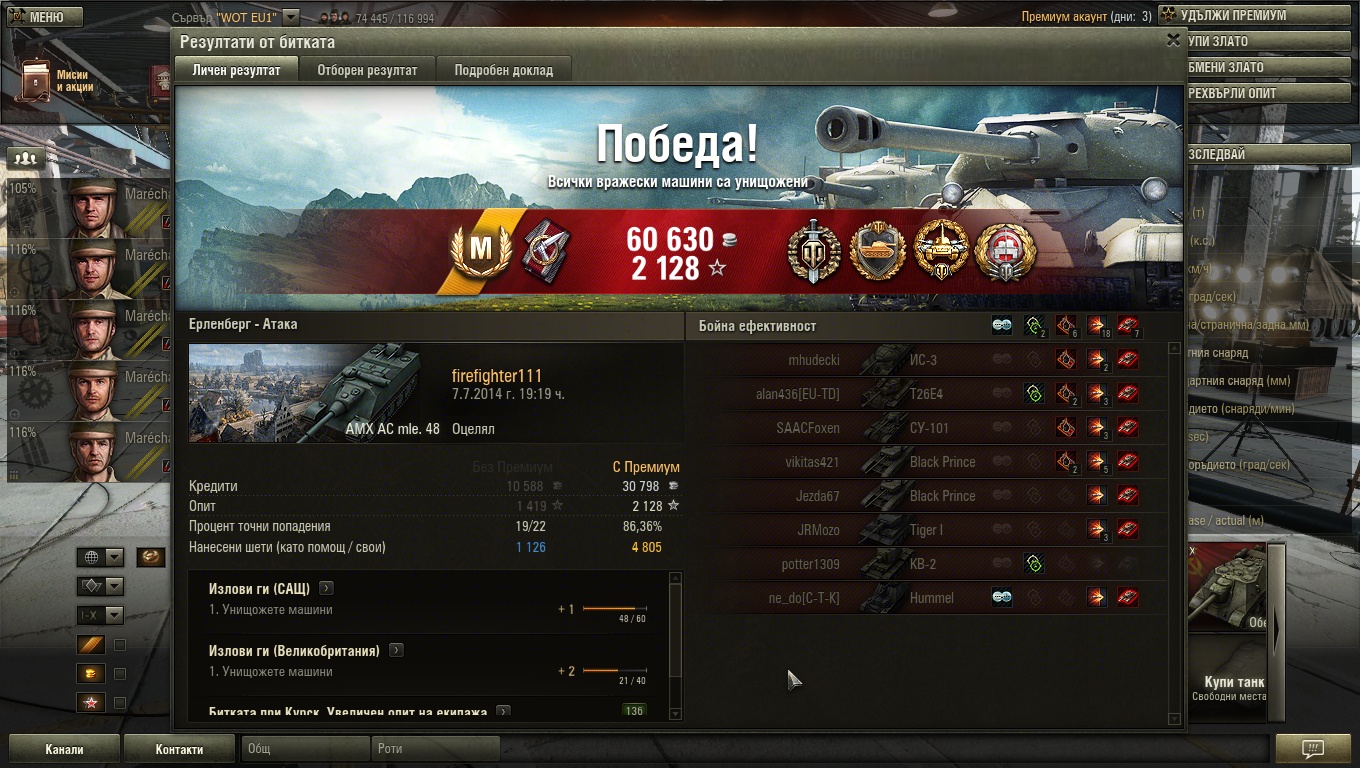Switch to the Общ chat tab
This screenshot has width=1360, height=768.
click(304, 749)
